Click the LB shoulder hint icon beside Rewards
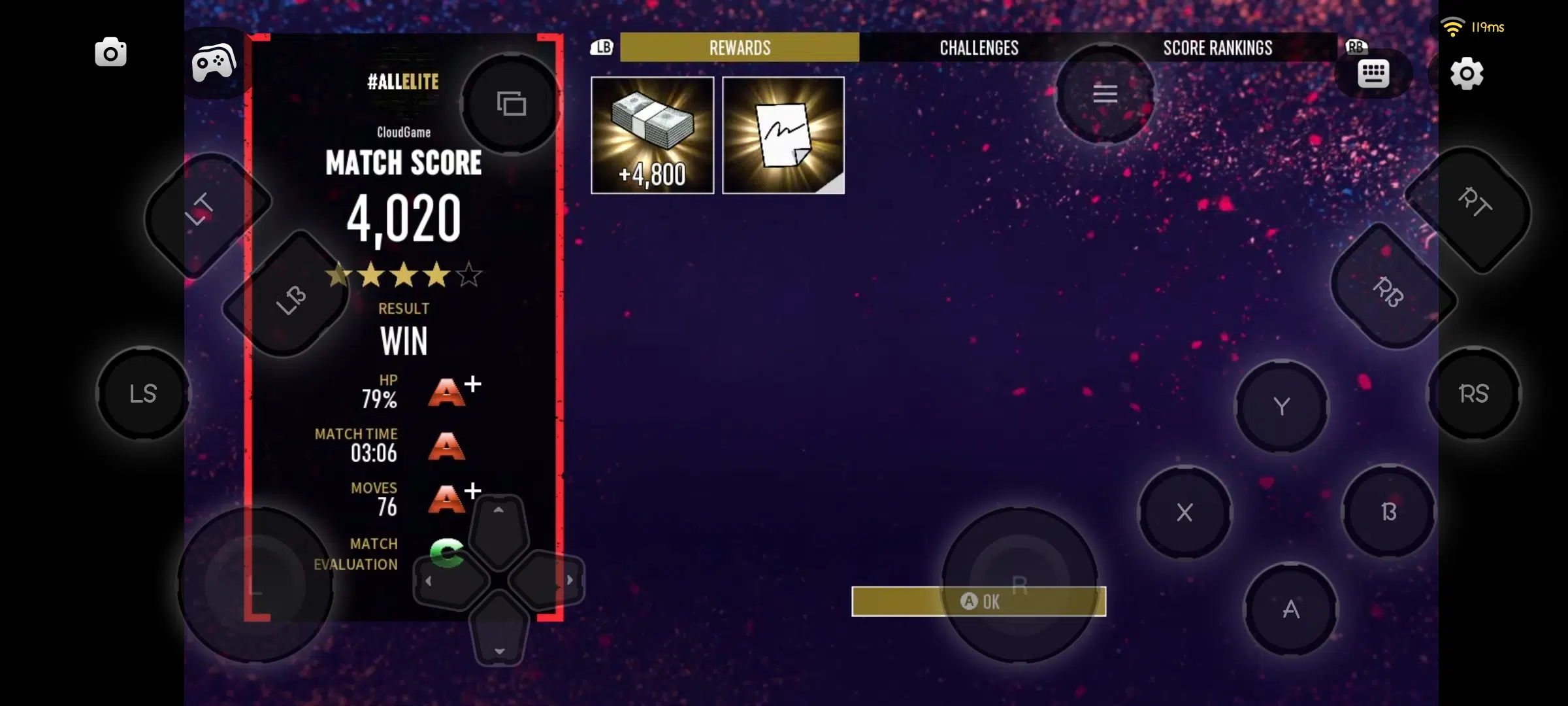The image size is (1568, 706). (x=602, y=47)
